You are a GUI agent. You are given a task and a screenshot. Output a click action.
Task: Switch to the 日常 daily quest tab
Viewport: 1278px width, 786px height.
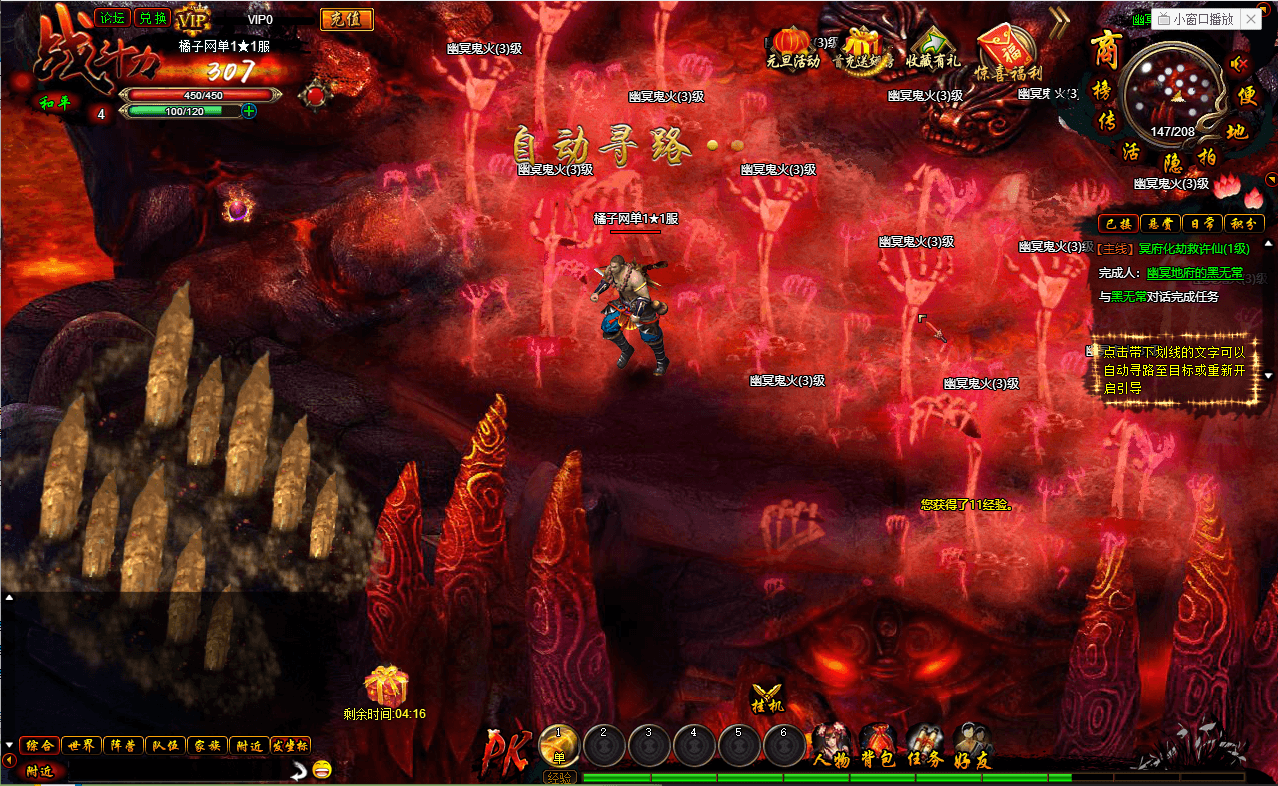[1202, 223]
